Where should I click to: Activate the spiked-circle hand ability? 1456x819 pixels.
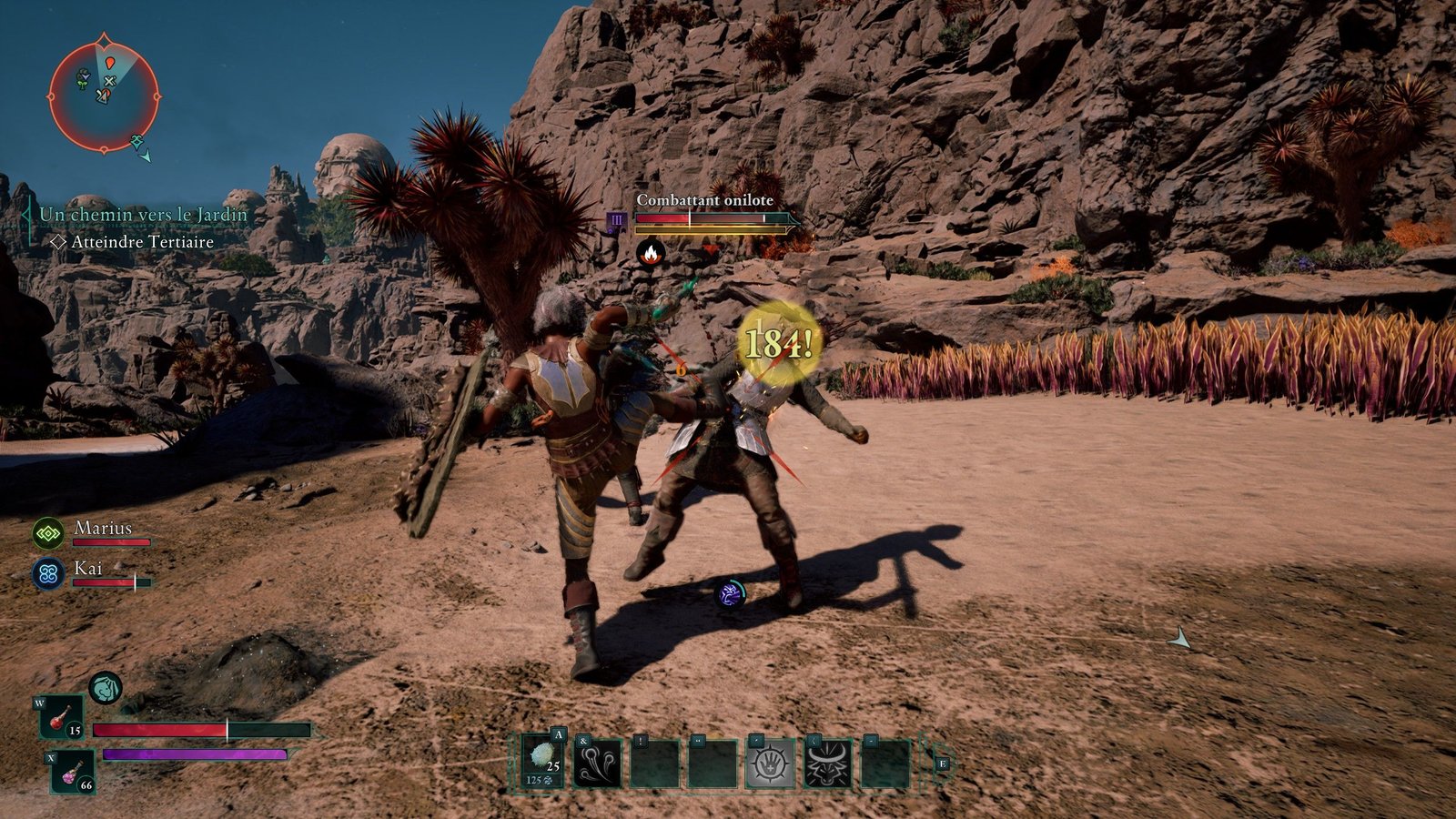point(770,763)
